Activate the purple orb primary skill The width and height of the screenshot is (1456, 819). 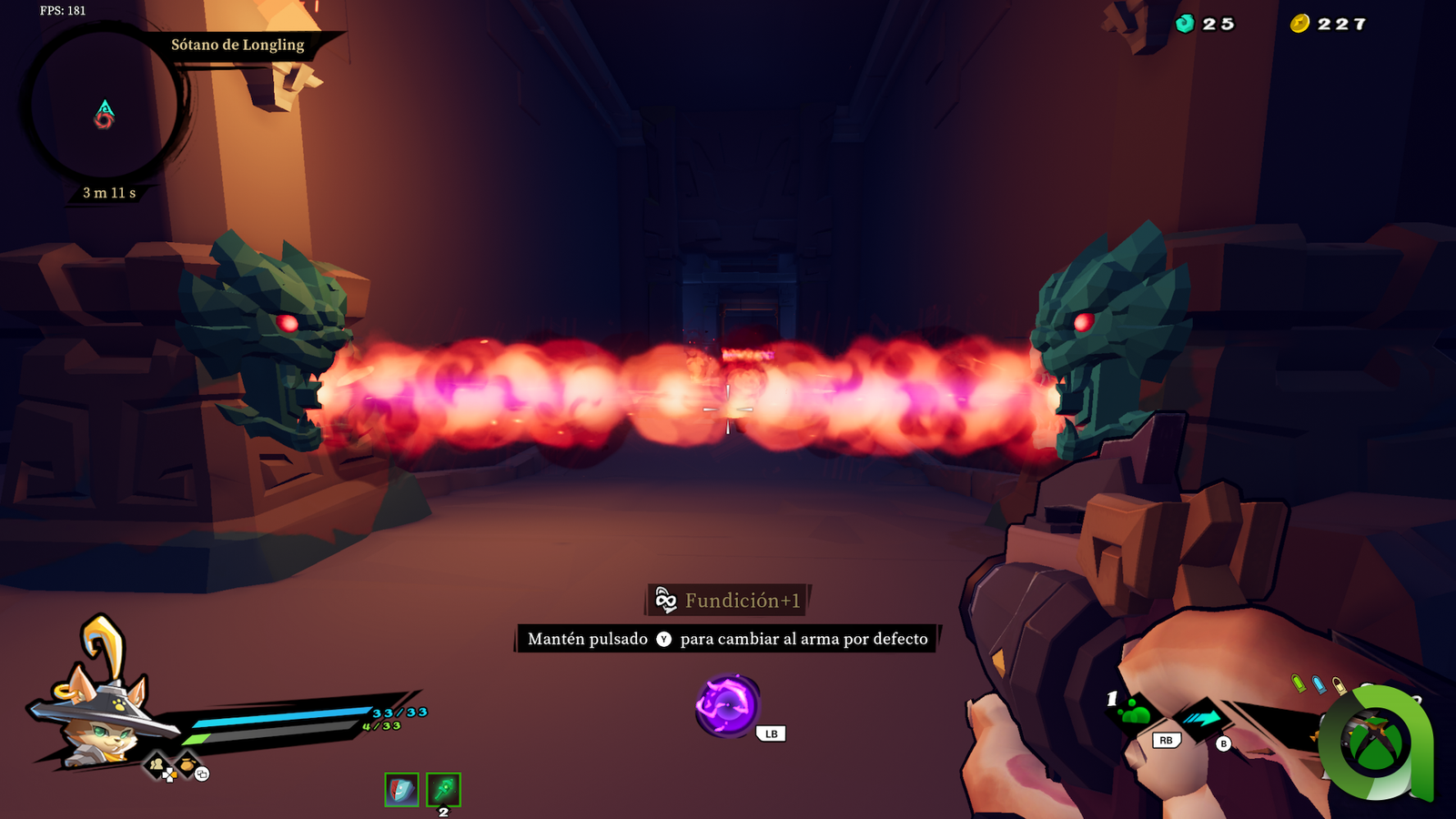[726, 704]
